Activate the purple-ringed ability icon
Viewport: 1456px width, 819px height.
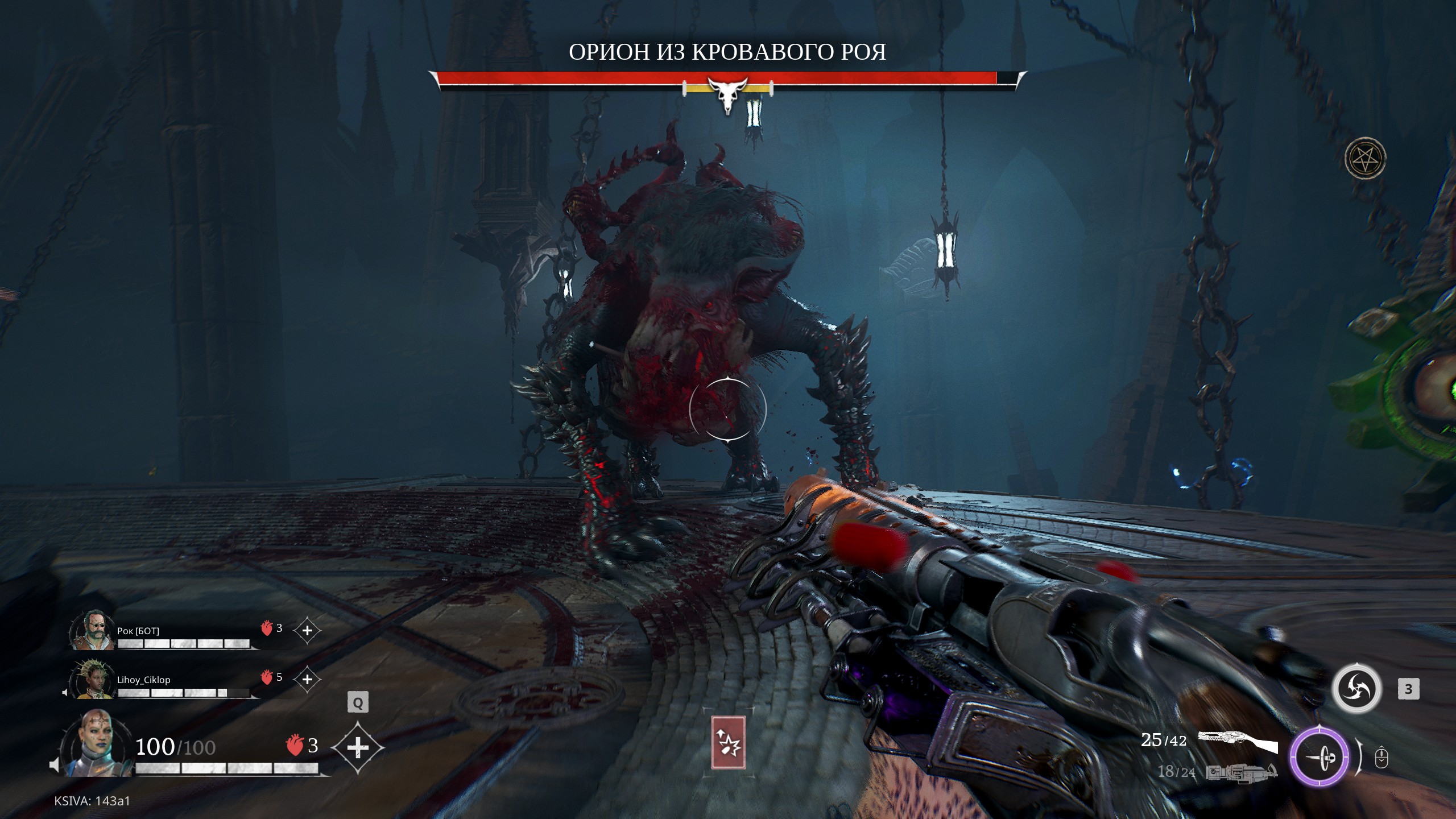click(x=1318, y=758)
